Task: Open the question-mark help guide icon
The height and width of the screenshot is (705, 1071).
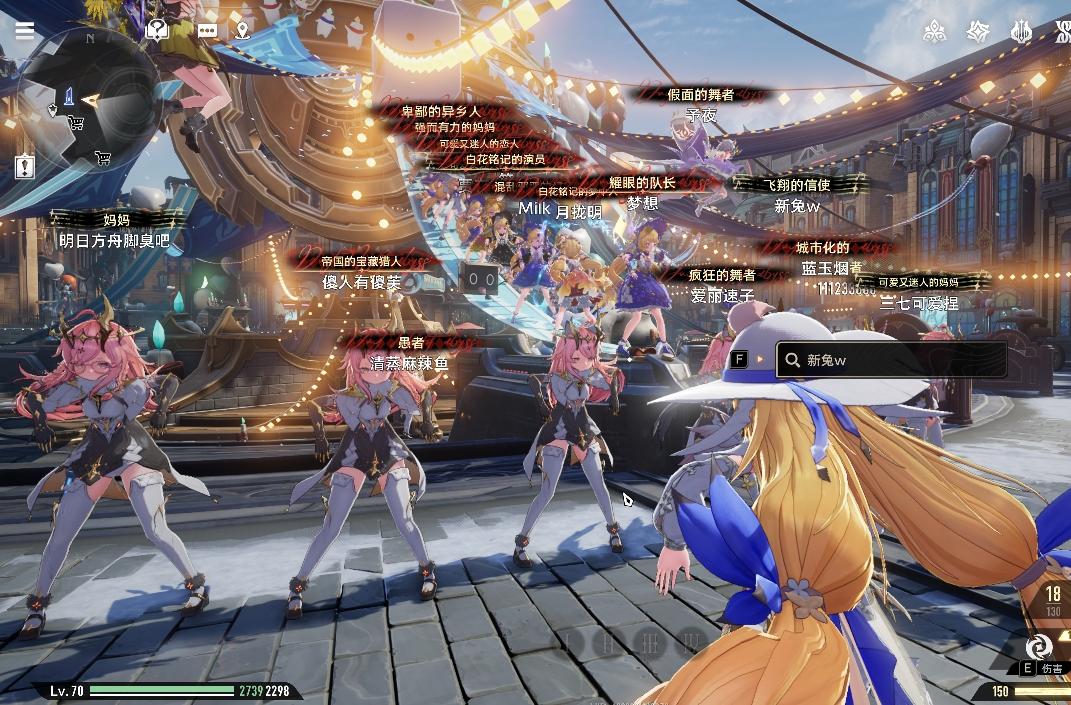Action: pyautogui.click(x=156, y=31)
